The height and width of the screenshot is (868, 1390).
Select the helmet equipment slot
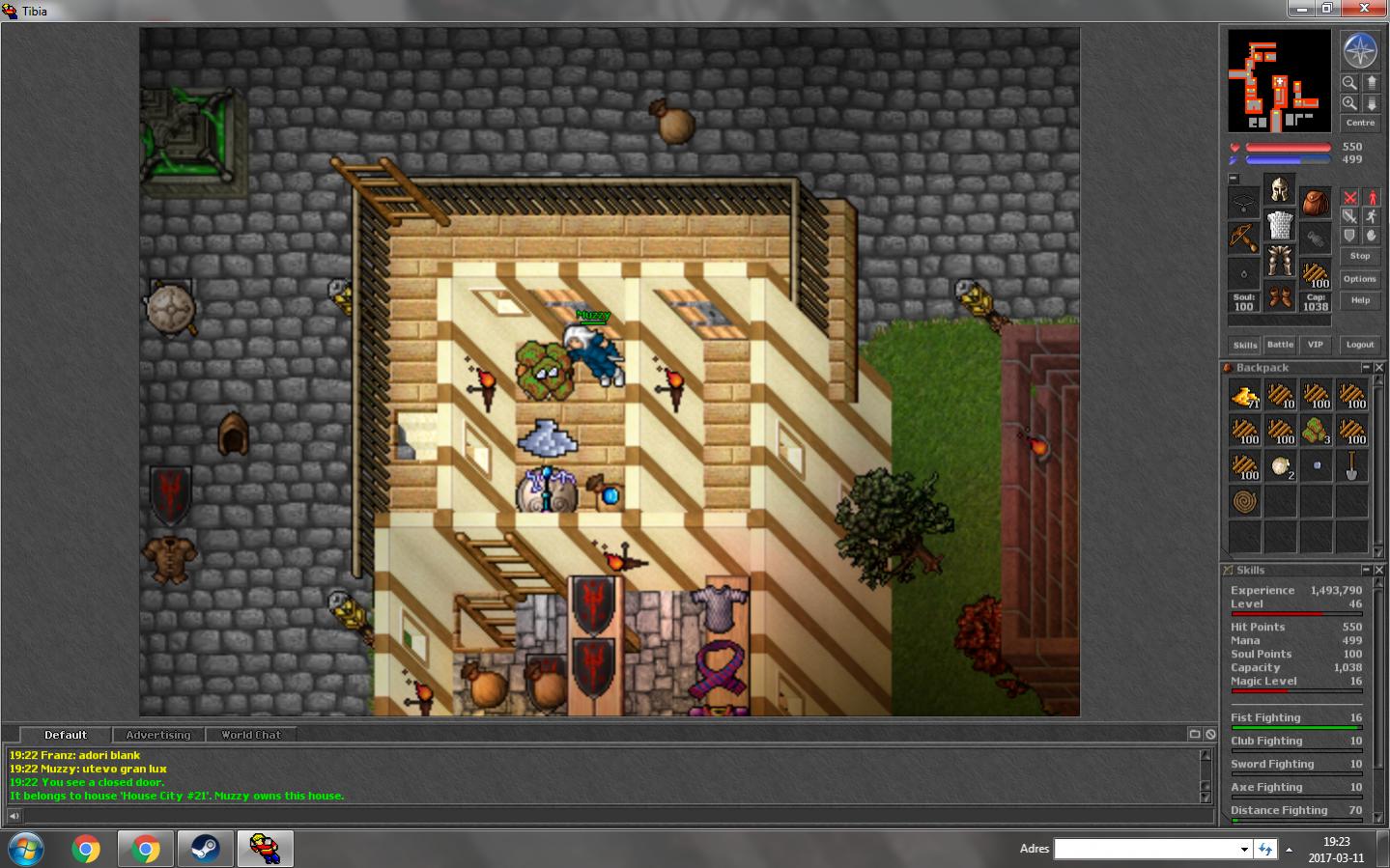1280,189
